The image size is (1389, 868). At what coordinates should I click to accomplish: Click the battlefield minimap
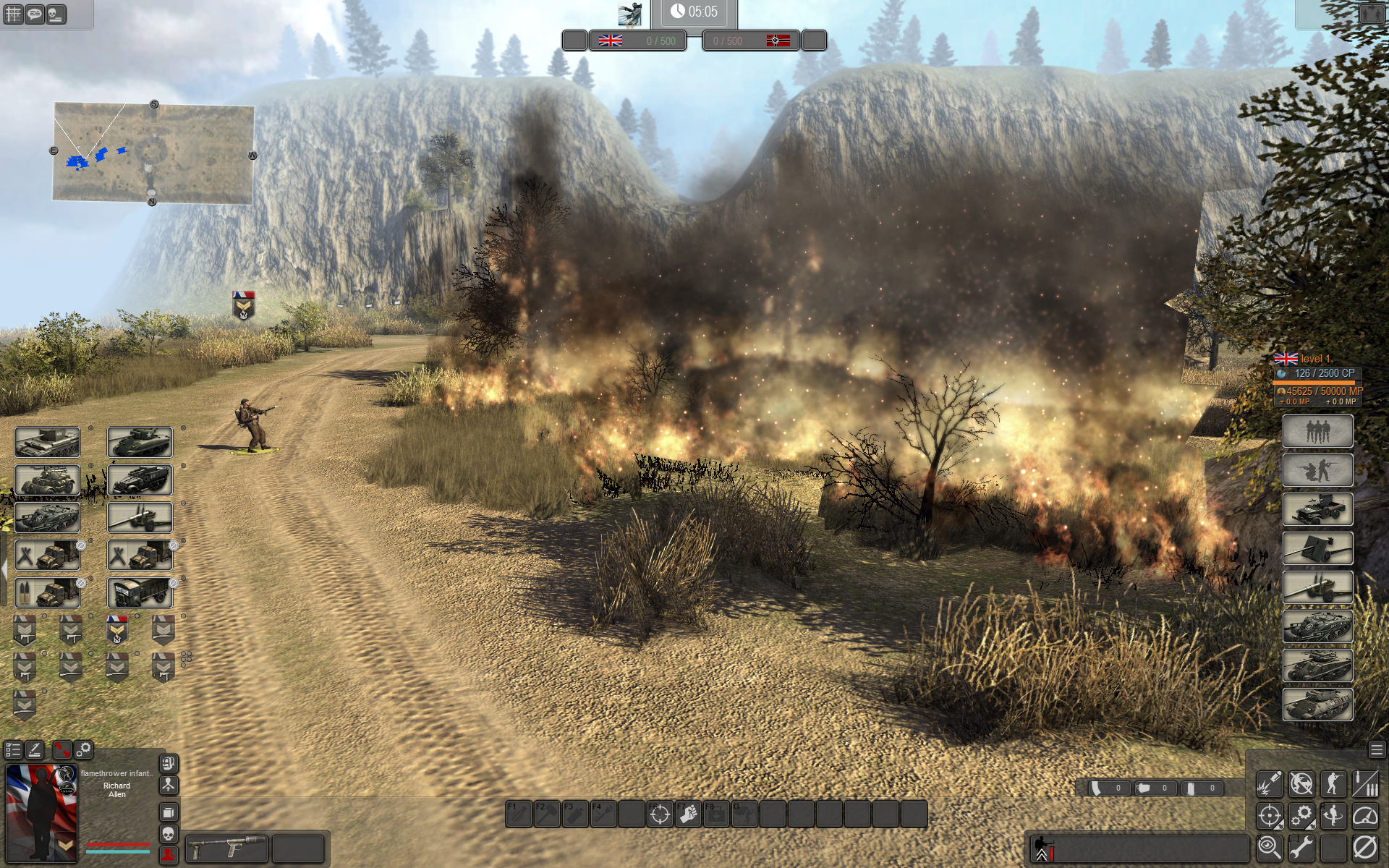(x=153, y=153)
